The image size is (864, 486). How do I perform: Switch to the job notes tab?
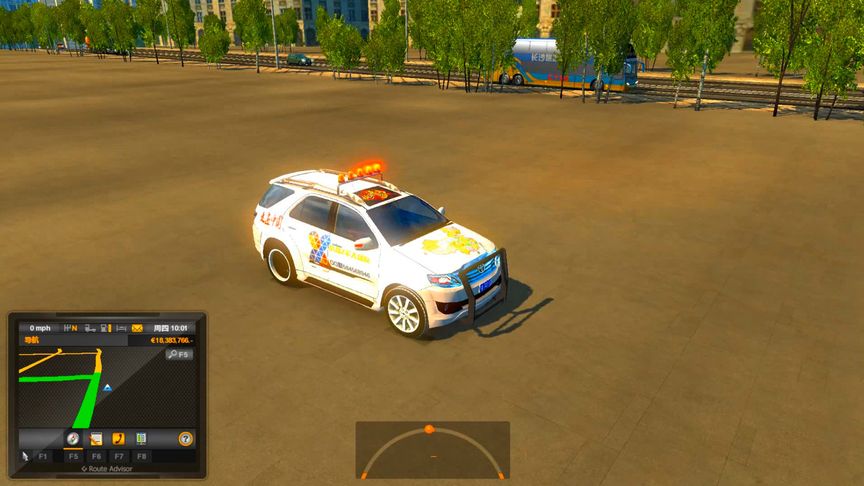(x=96, y=438)
